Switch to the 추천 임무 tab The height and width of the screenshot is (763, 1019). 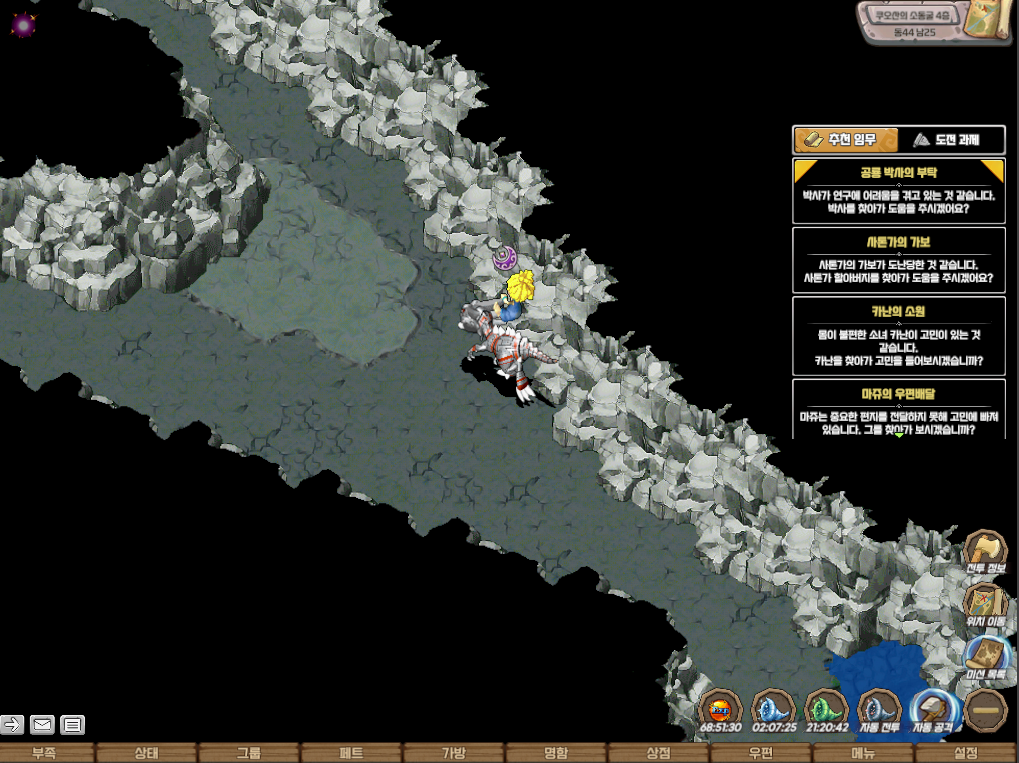point(844,140)
